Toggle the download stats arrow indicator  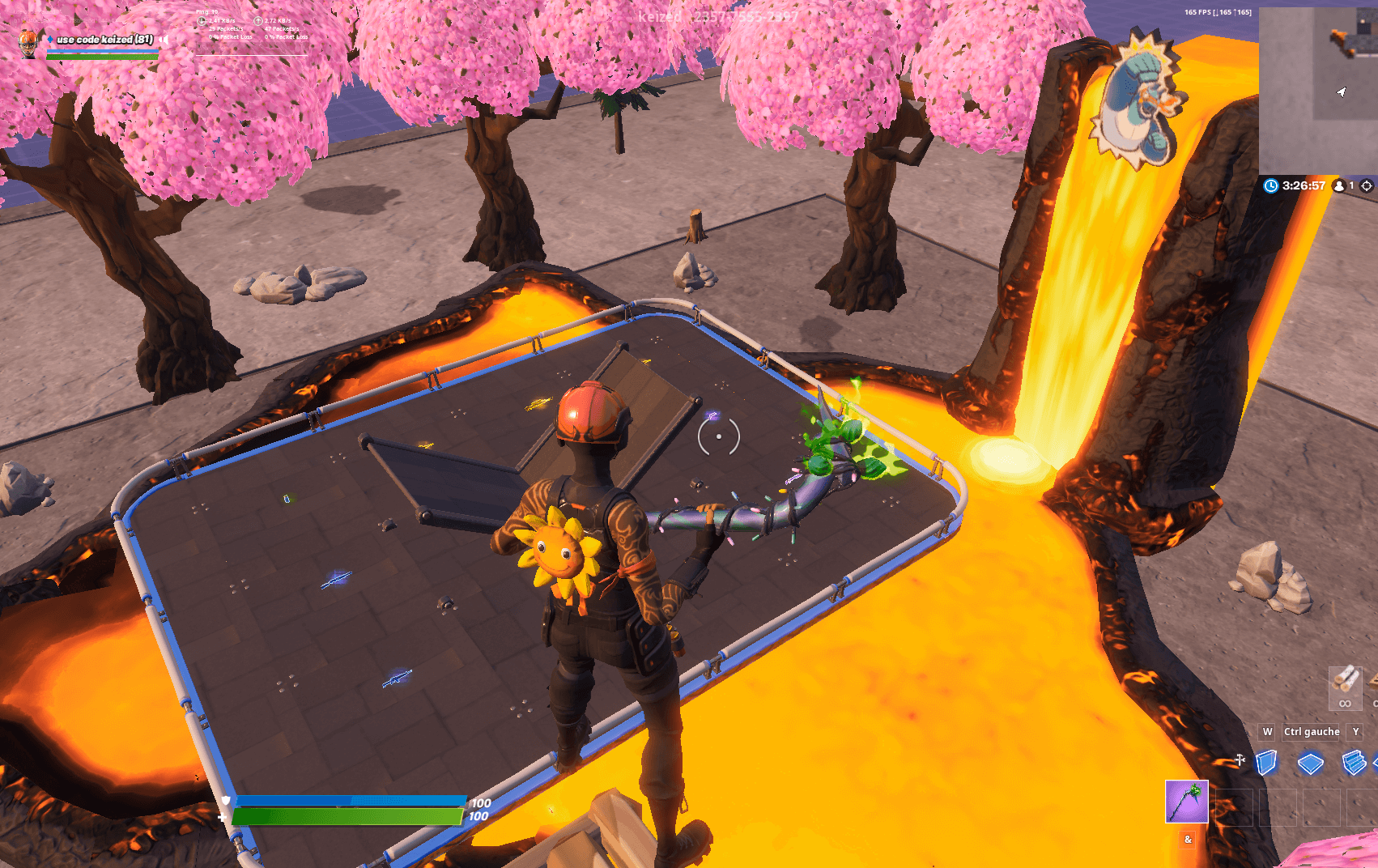click(x=202, y=21)
